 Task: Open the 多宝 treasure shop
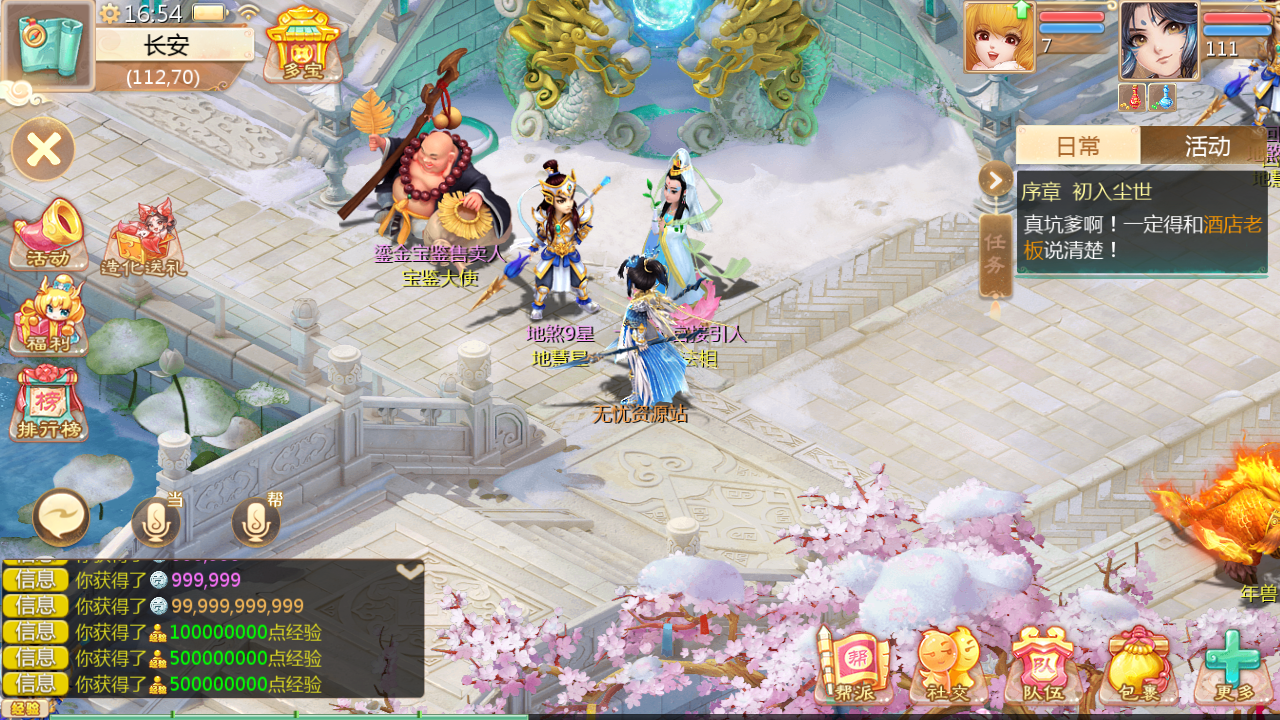(x=303, y=43)
